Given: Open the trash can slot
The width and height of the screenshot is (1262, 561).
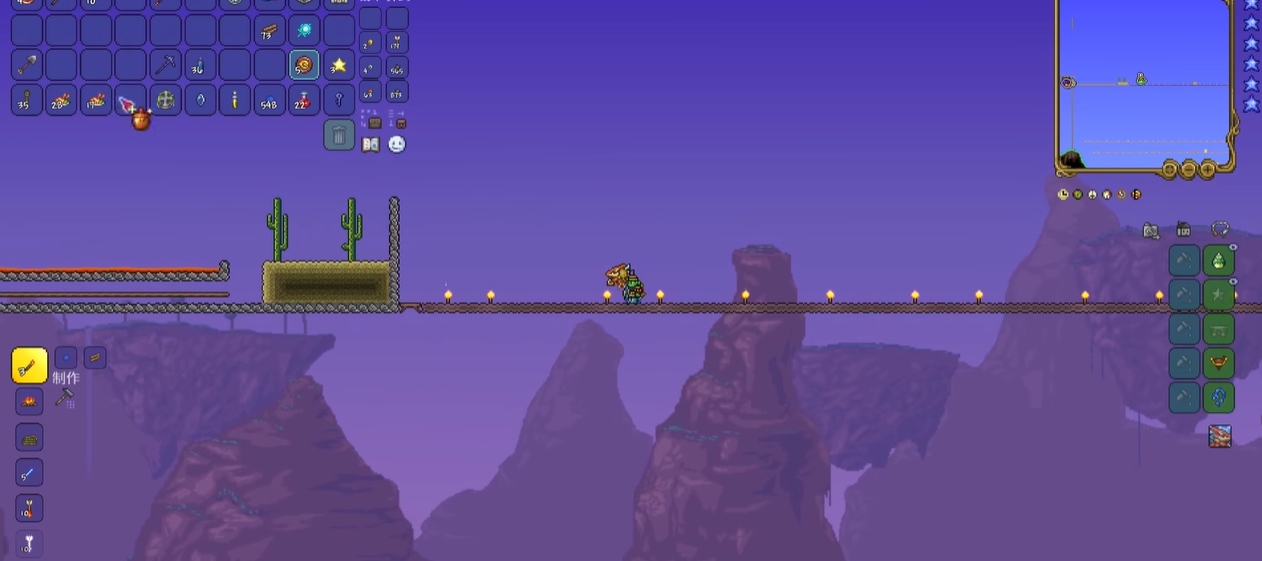Looking at the screenshot, I should [339, 135].
